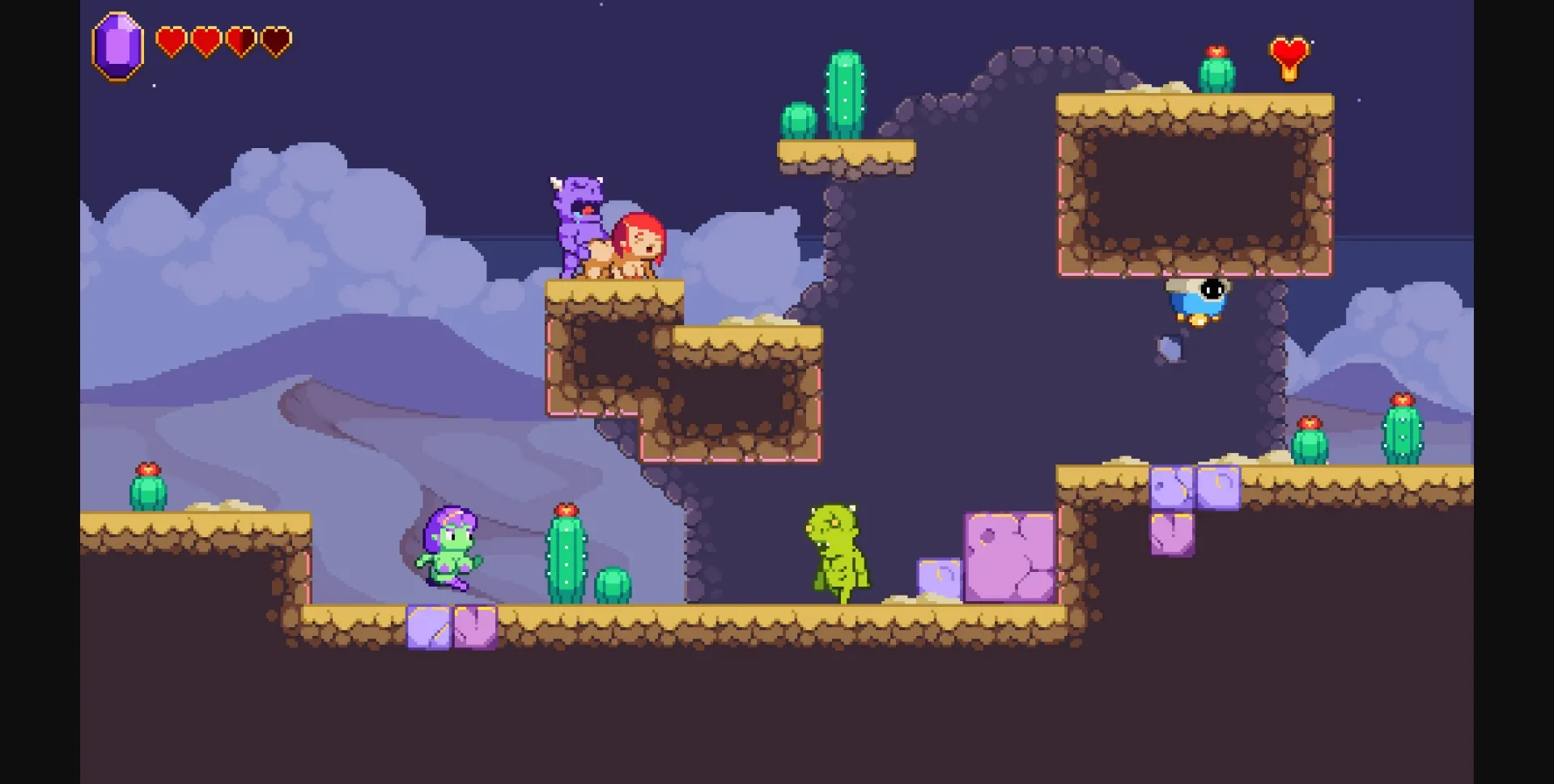Toggle the last darkened heart slot

(275, 40)
